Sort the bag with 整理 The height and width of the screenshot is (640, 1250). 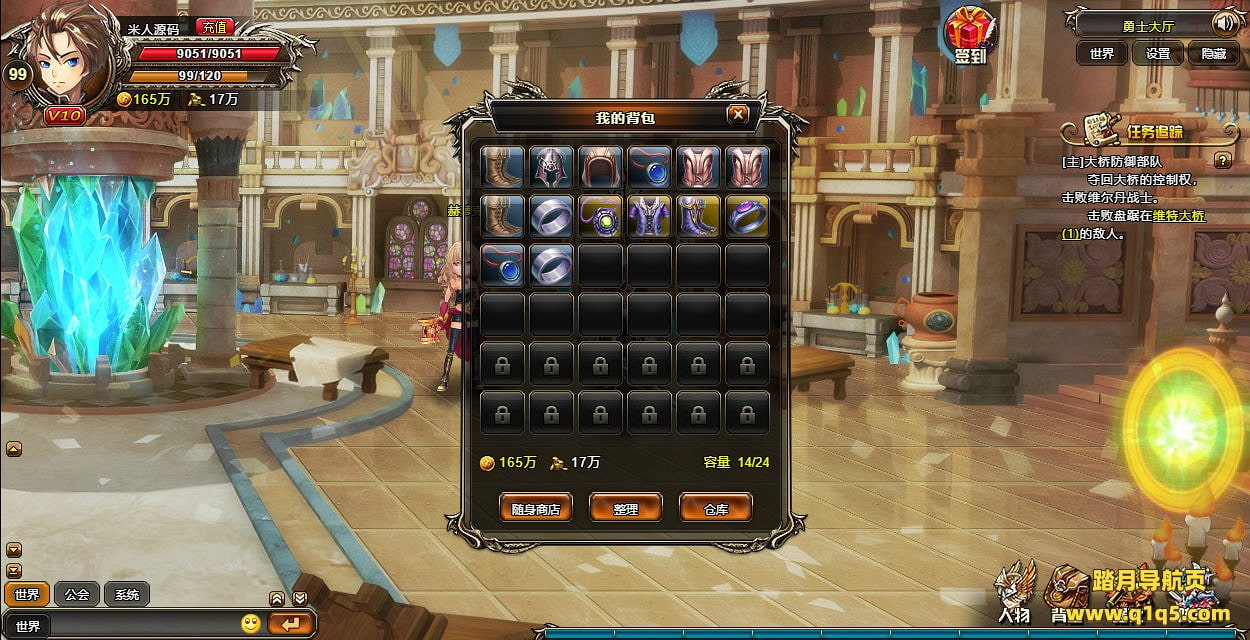[x=626, y=508]
